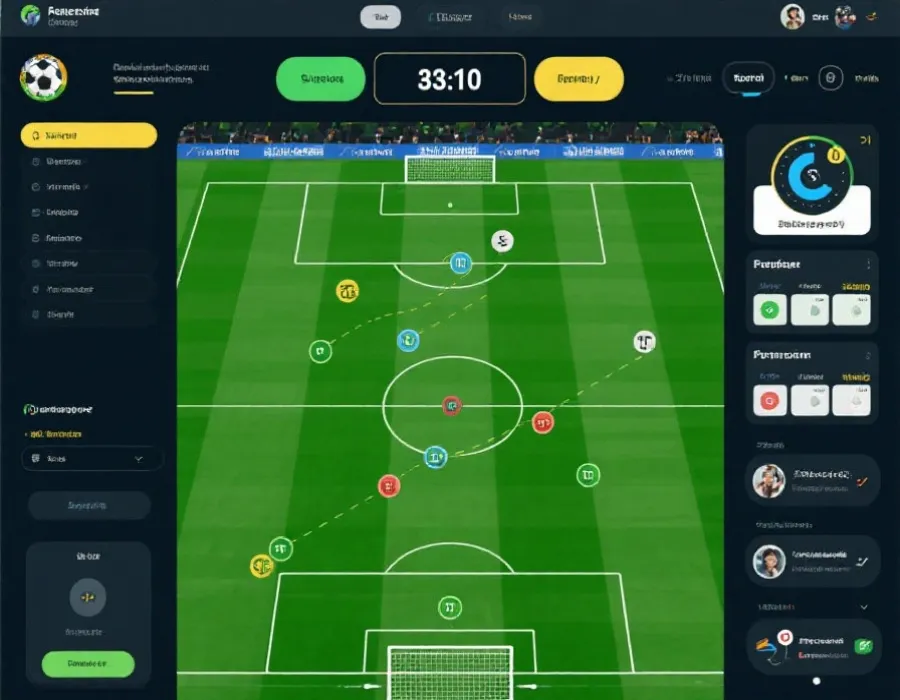Image resolution: width=900 pixels, height=700 pixels.
Task: Expand the chevron above the bottom-right card
Action: (864, 606)
